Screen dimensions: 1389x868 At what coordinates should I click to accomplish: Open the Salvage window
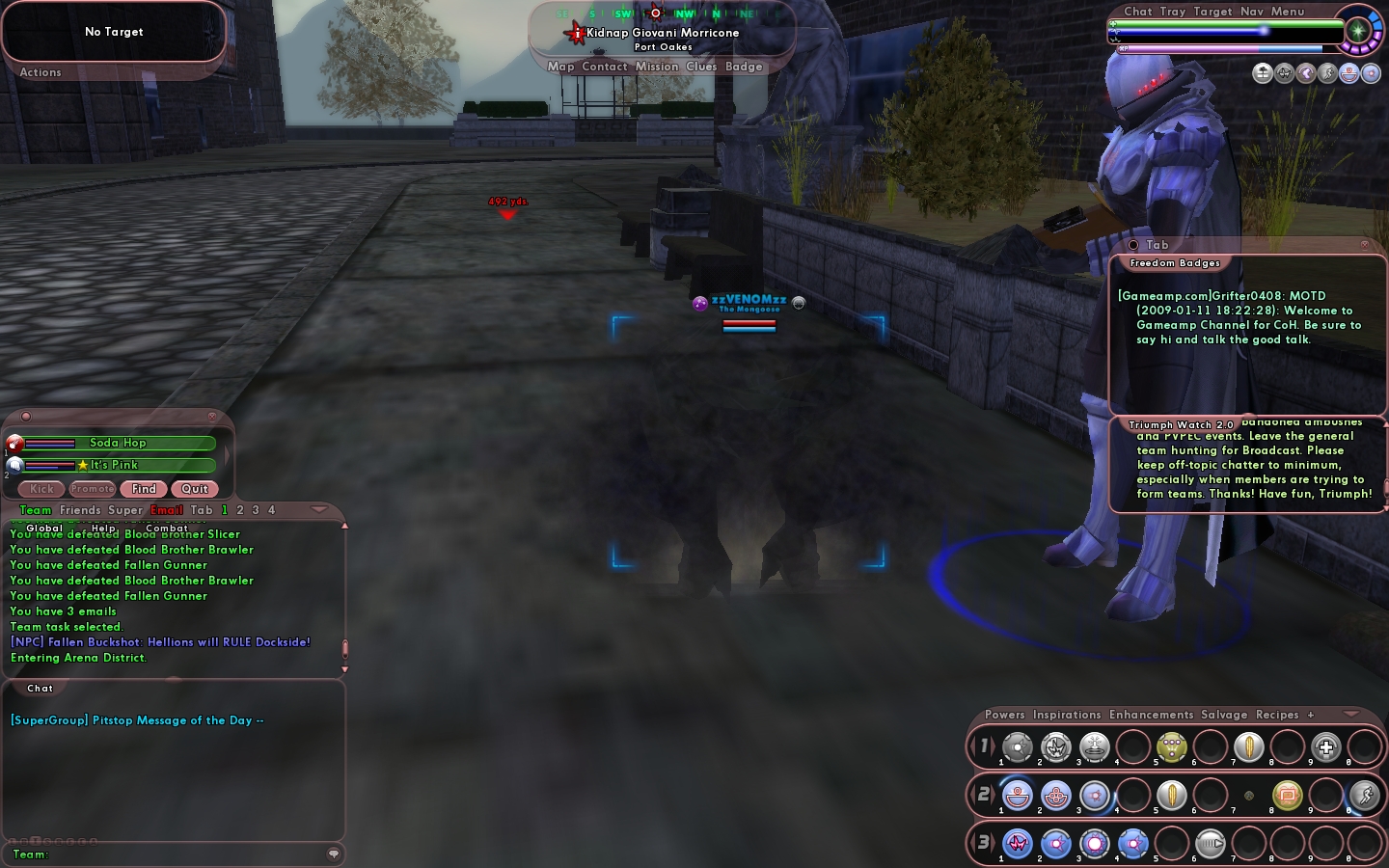(1224, 715)
